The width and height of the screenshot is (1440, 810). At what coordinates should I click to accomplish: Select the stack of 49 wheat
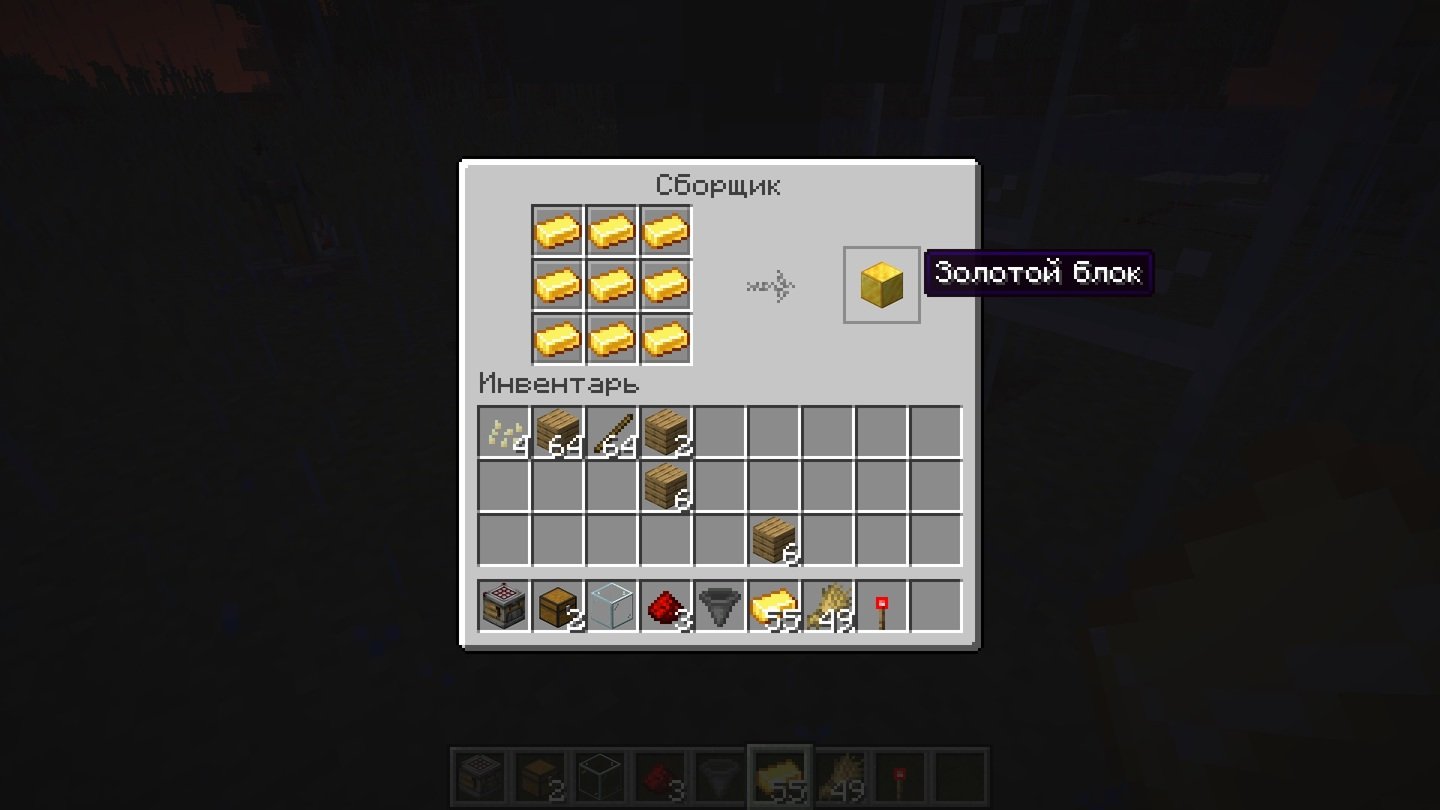[x=828, y=607]
